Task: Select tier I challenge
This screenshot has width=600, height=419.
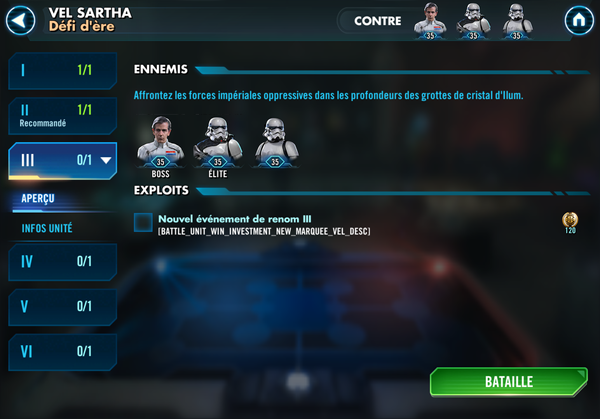Action: 62,71
